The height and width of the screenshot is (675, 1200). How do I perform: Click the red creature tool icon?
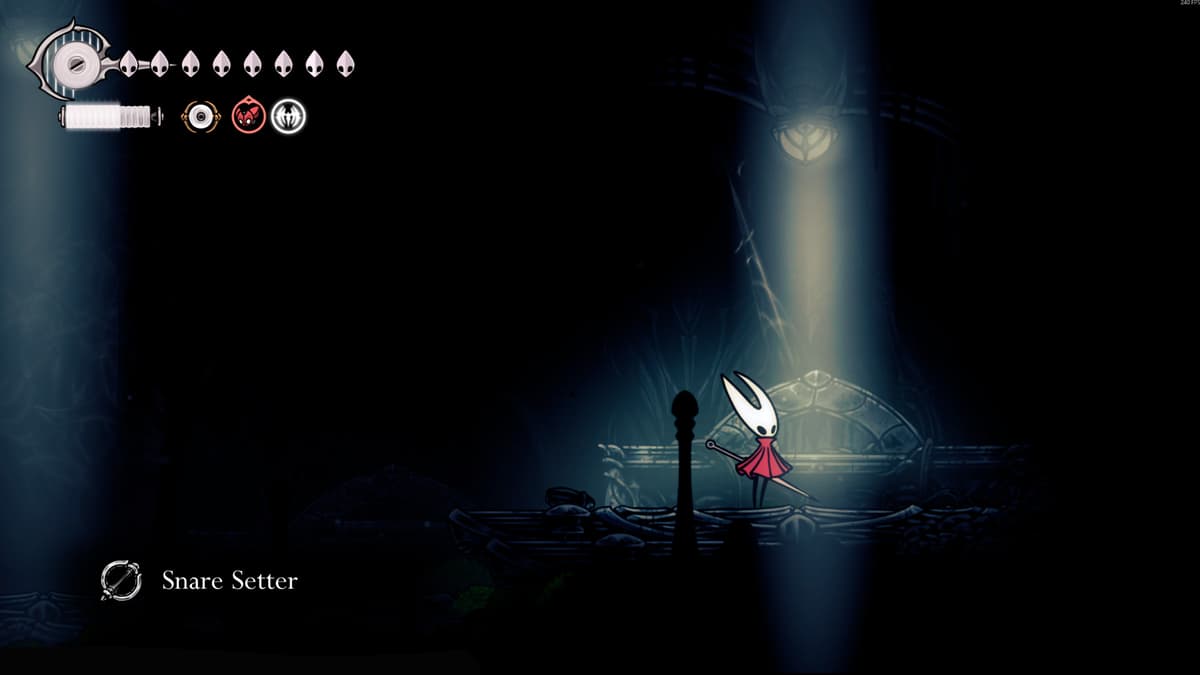tap(248, 117)
